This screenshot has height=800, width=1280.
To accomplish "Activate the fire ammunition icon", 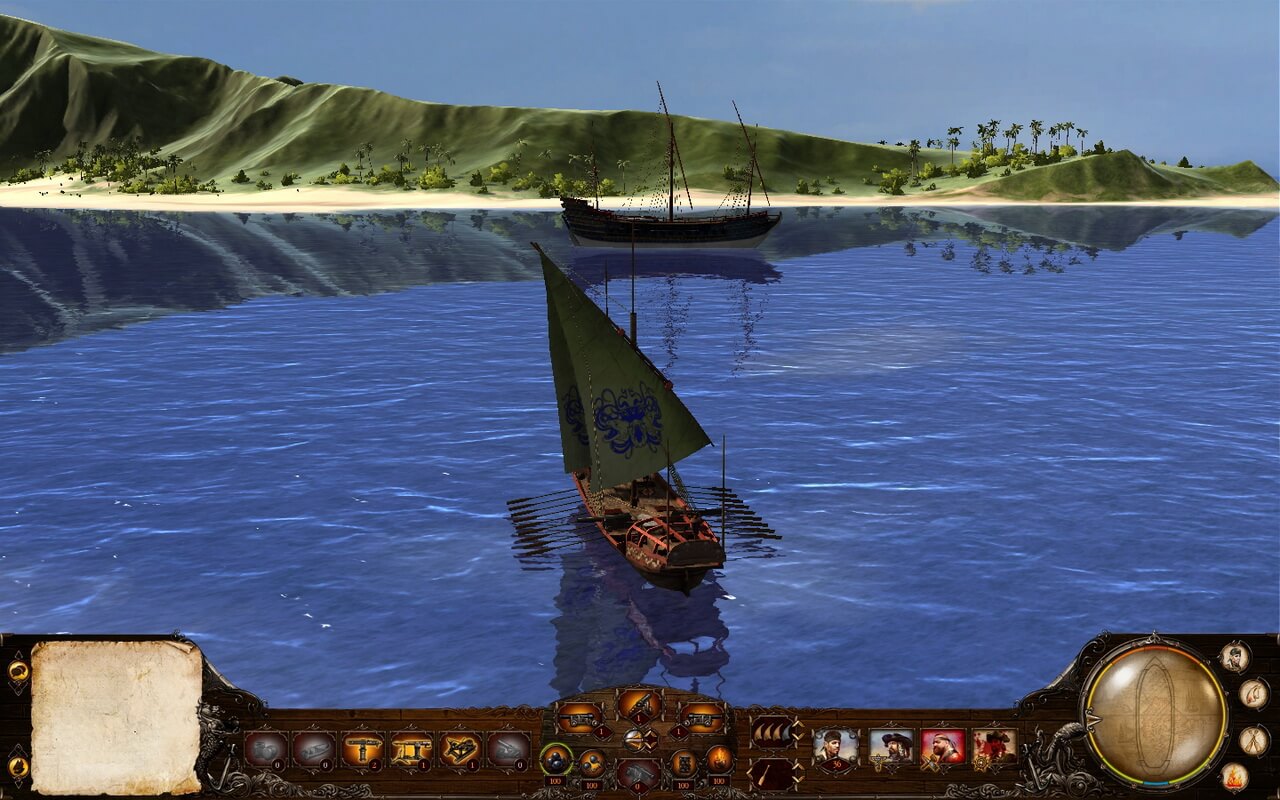I will (x=719, y=759).
